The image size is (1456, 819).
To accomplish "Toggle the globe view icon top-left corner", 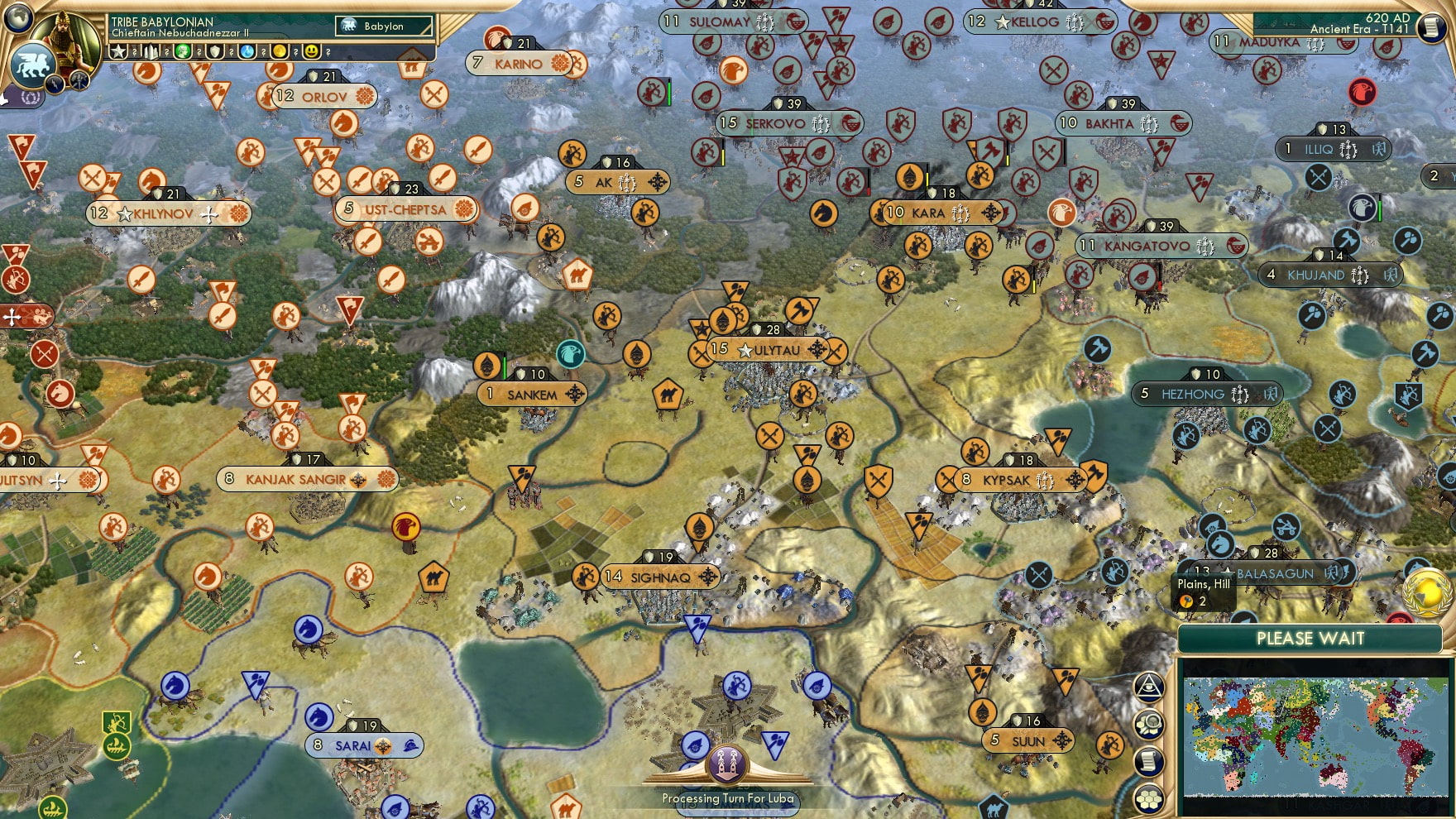I will (x=17, y=16).
